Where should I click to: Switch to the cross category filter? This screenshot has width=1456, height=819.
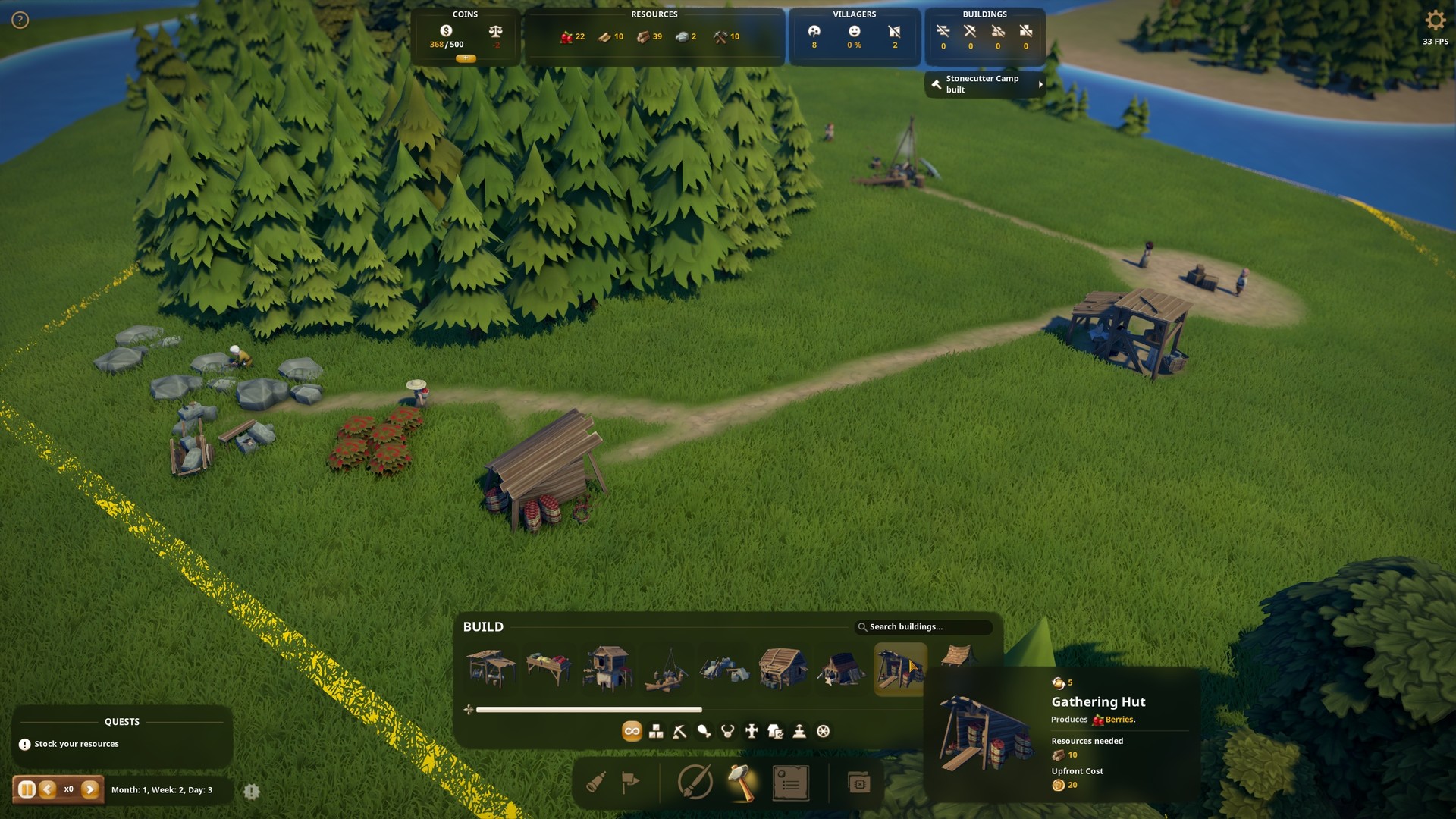click(x=752, y=732)
